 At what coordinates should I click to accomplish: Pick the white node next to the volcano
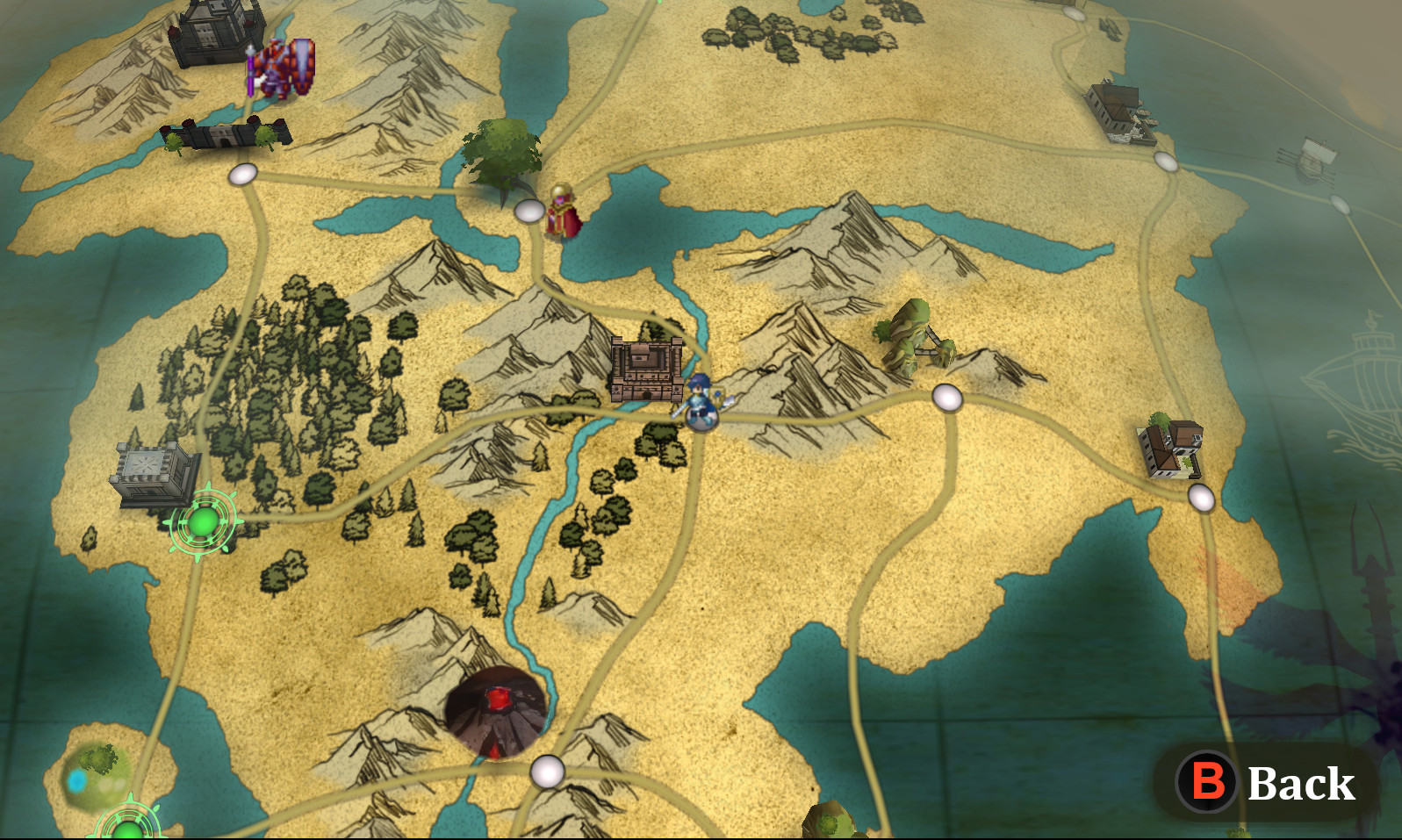tap(547, 772)
